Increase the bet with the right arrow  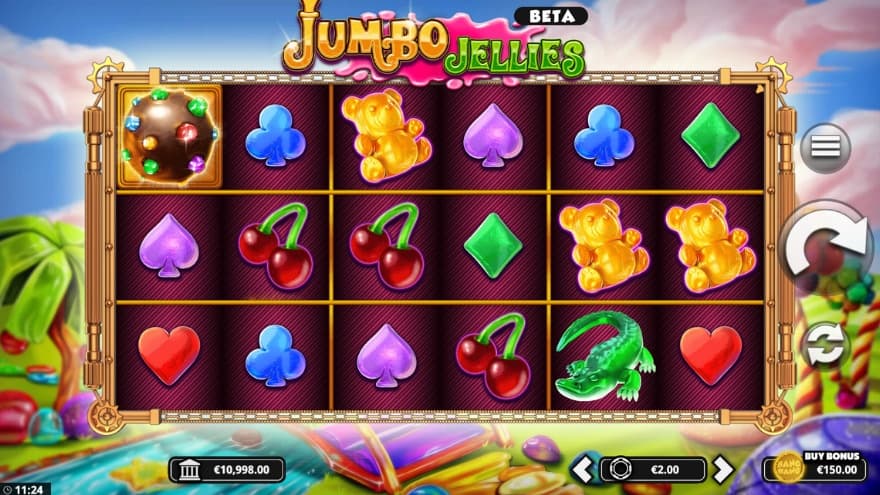722,469
